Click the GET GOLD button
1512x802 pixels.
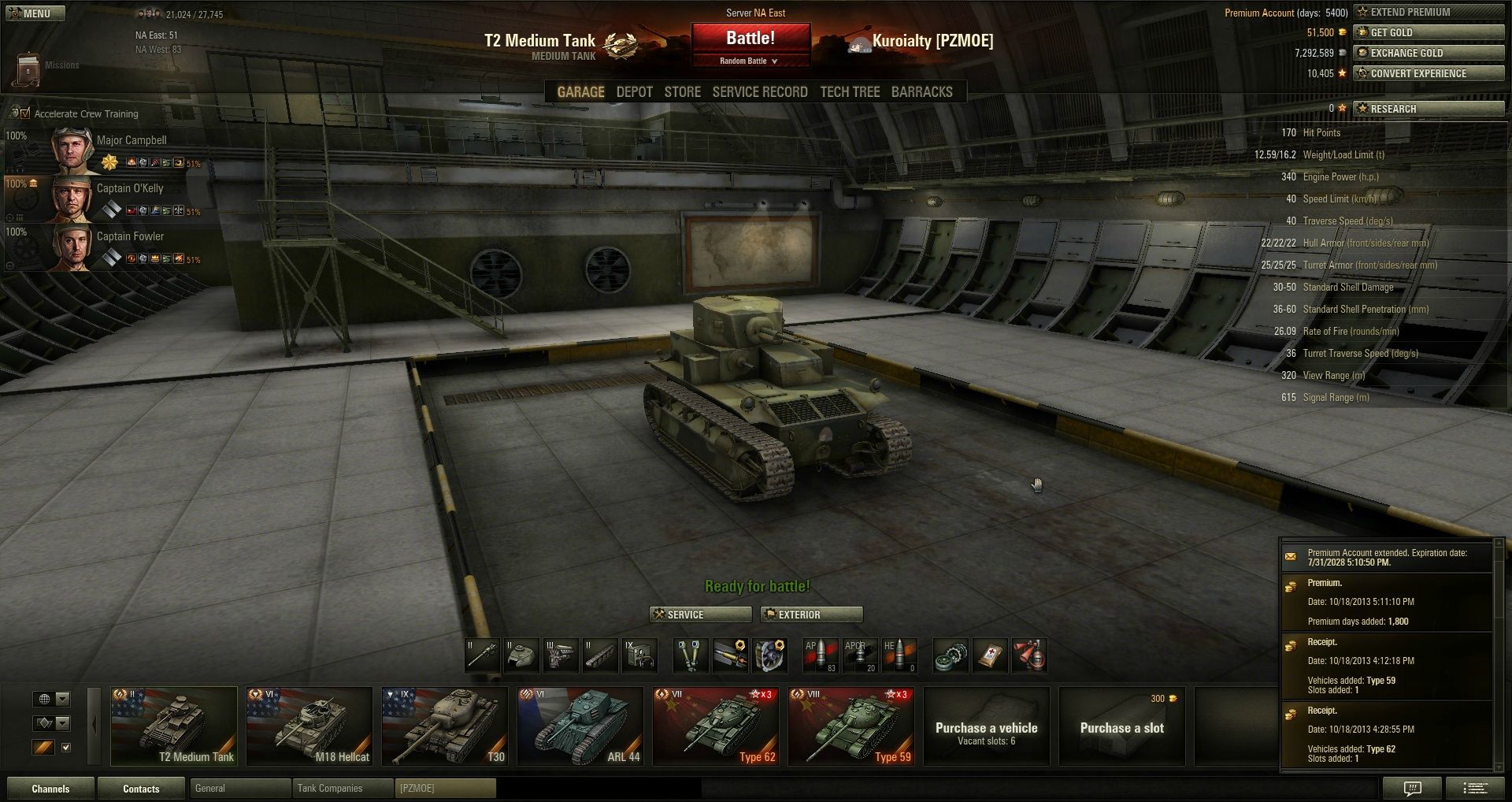[x=1428, y=32]
